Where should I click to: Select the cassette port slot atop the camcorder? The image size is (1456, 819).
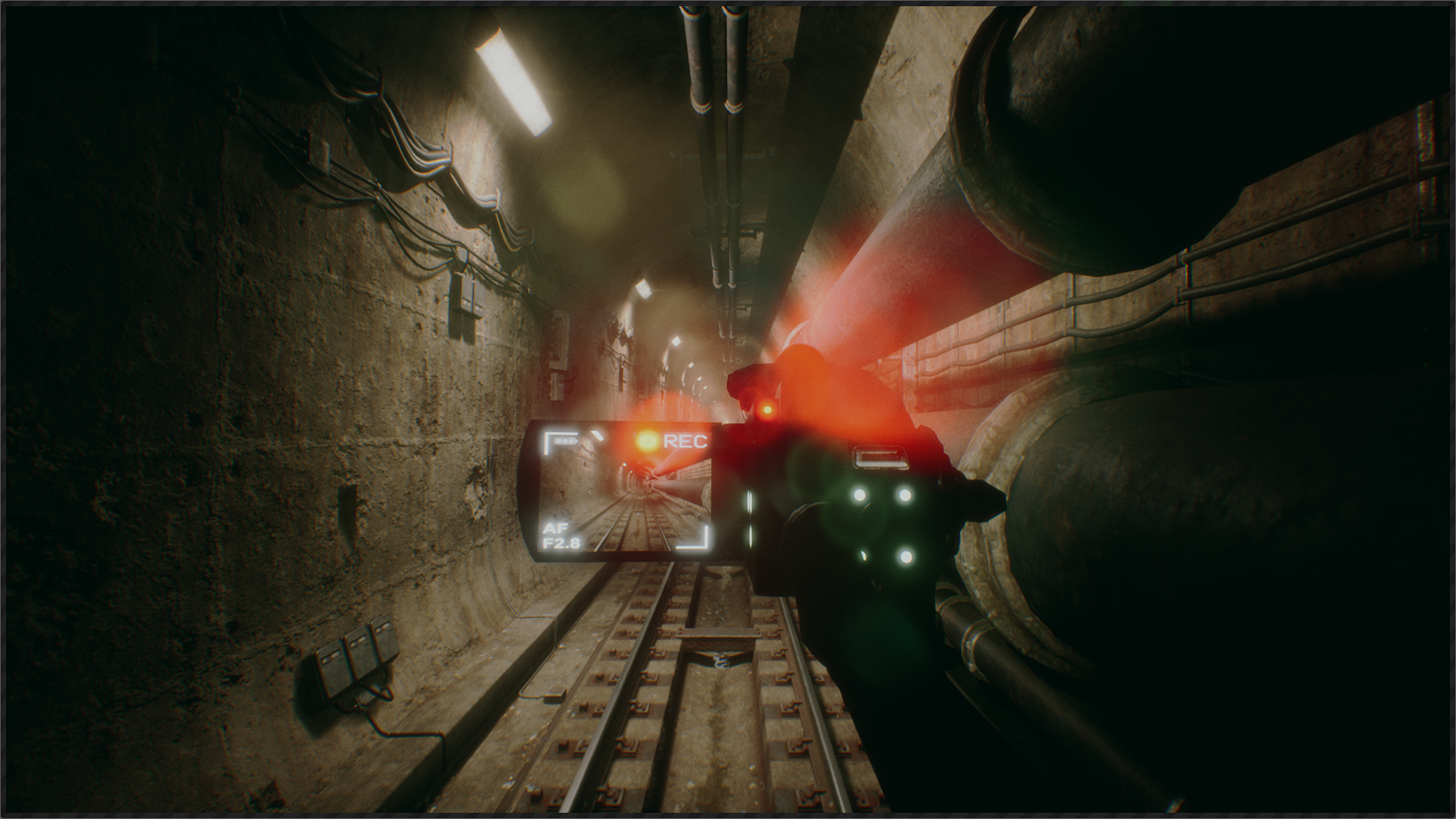click(881, 459)
